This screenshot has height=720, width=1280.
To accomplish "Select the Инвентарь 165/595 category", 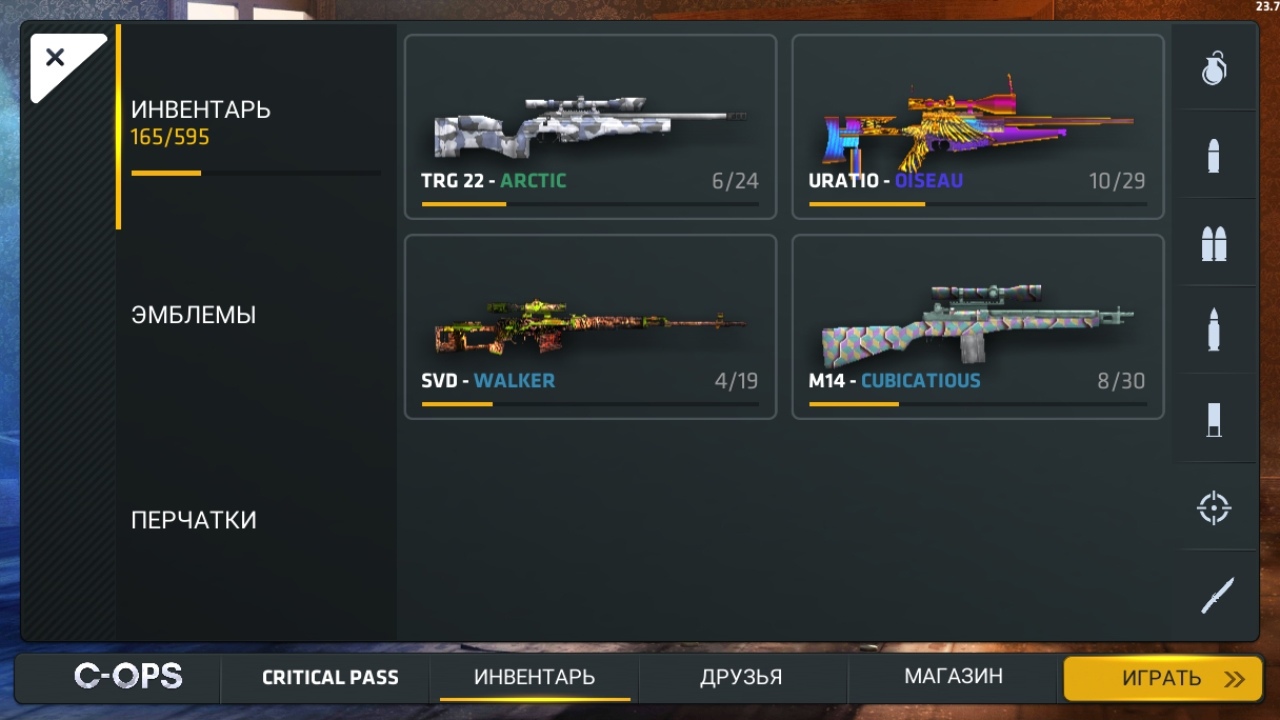I will click(201, 123).
